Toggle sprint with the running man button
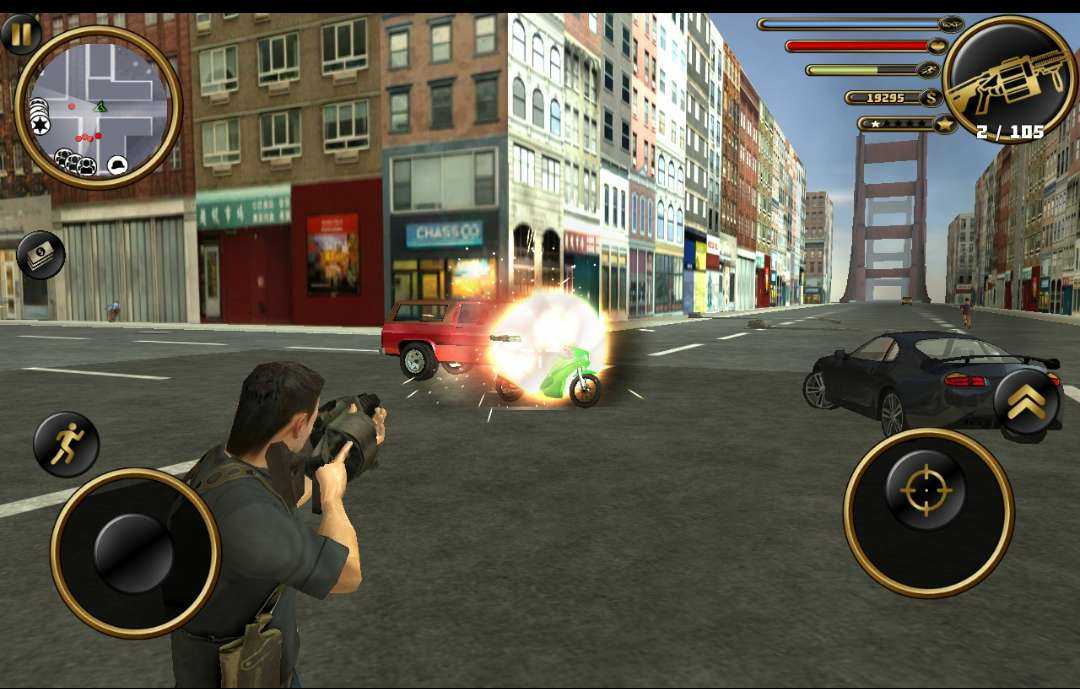The width and height of the screenshot is (1080, 689). [66, 444]
